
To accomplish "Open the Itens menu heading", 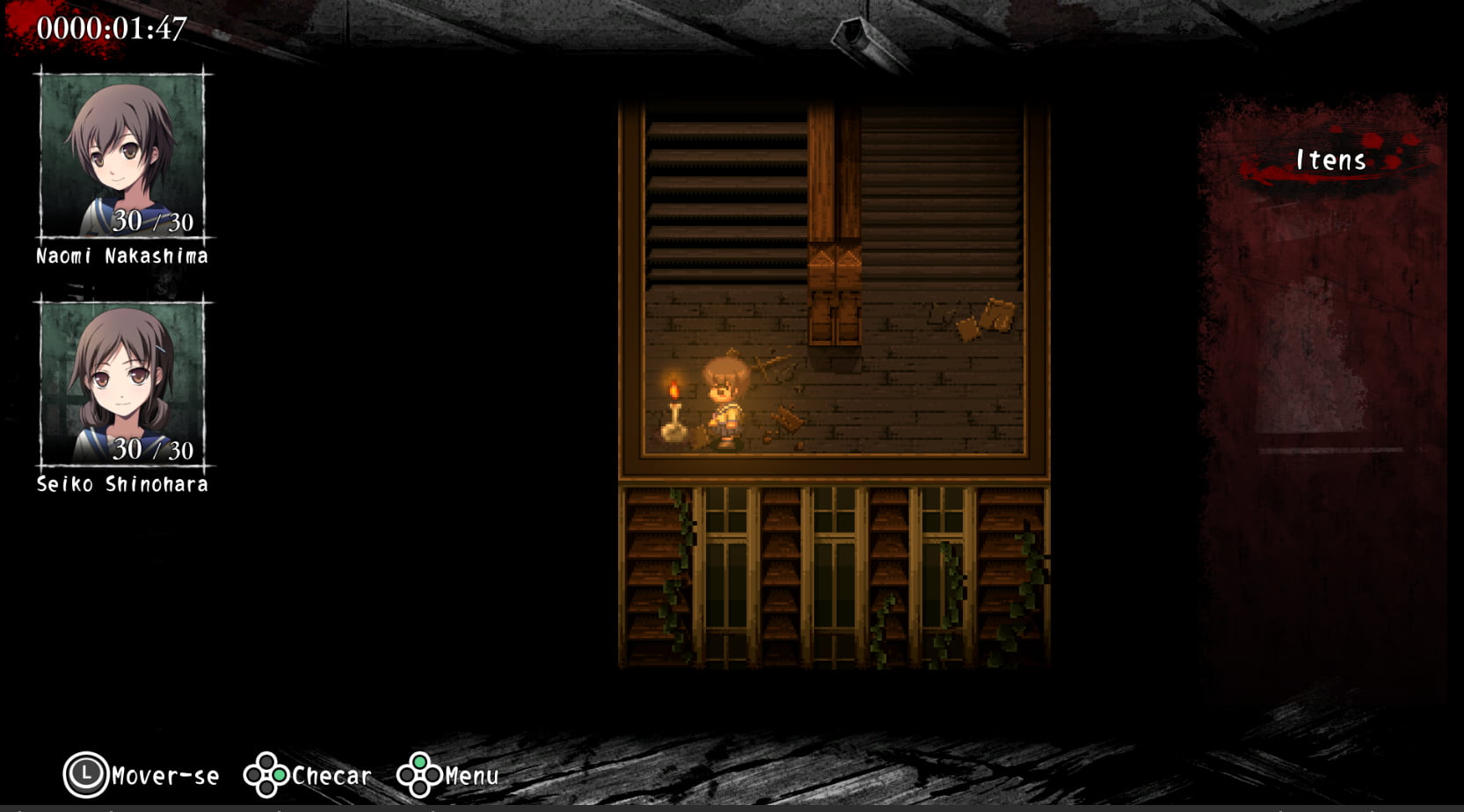I will 1329,161.
